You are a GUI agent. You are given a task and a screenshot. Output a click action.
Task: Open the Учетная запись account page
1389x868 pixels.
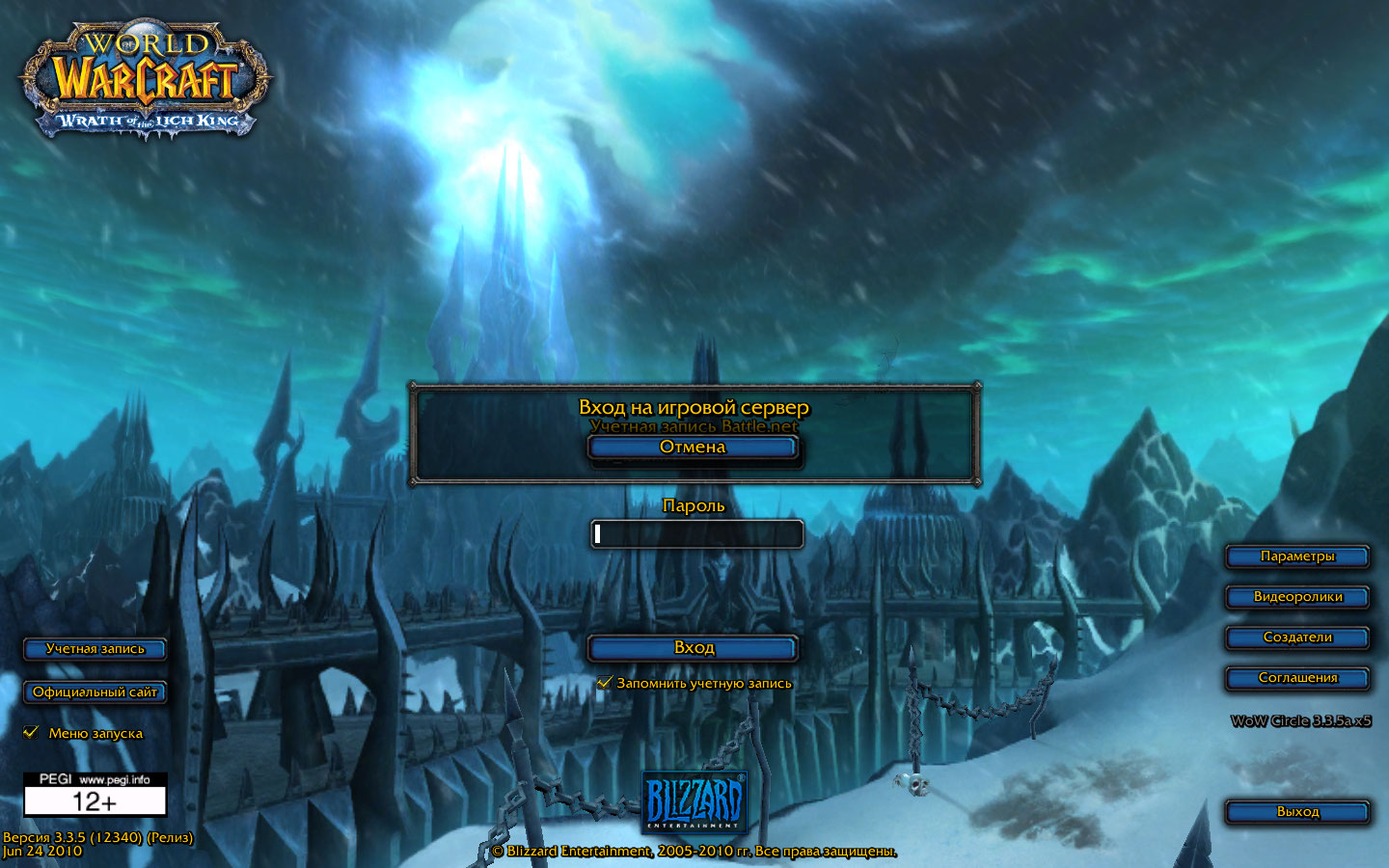95,649
